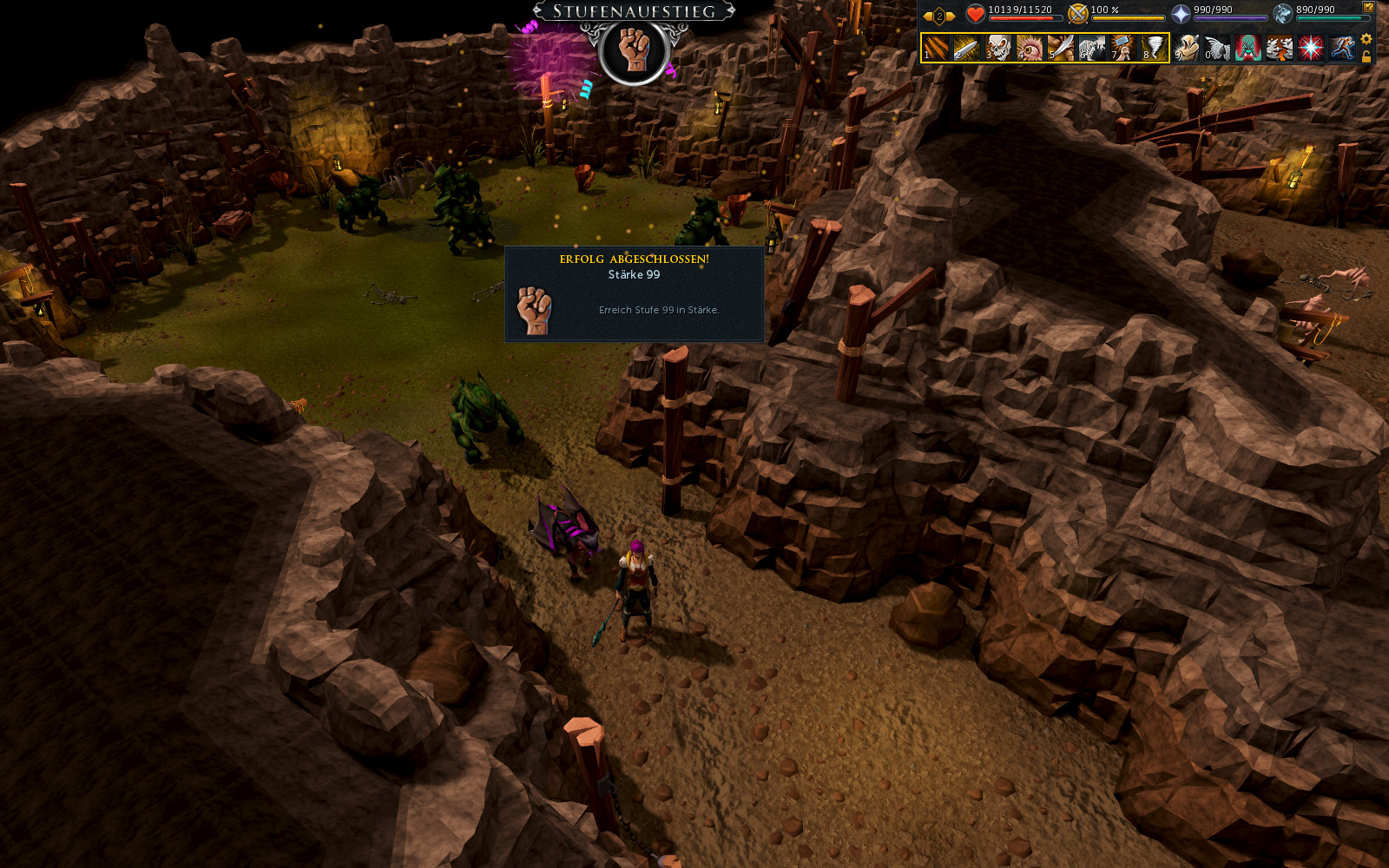
Task: Activate the green-haired red face ability
Action: click(x=1249, y=48)
